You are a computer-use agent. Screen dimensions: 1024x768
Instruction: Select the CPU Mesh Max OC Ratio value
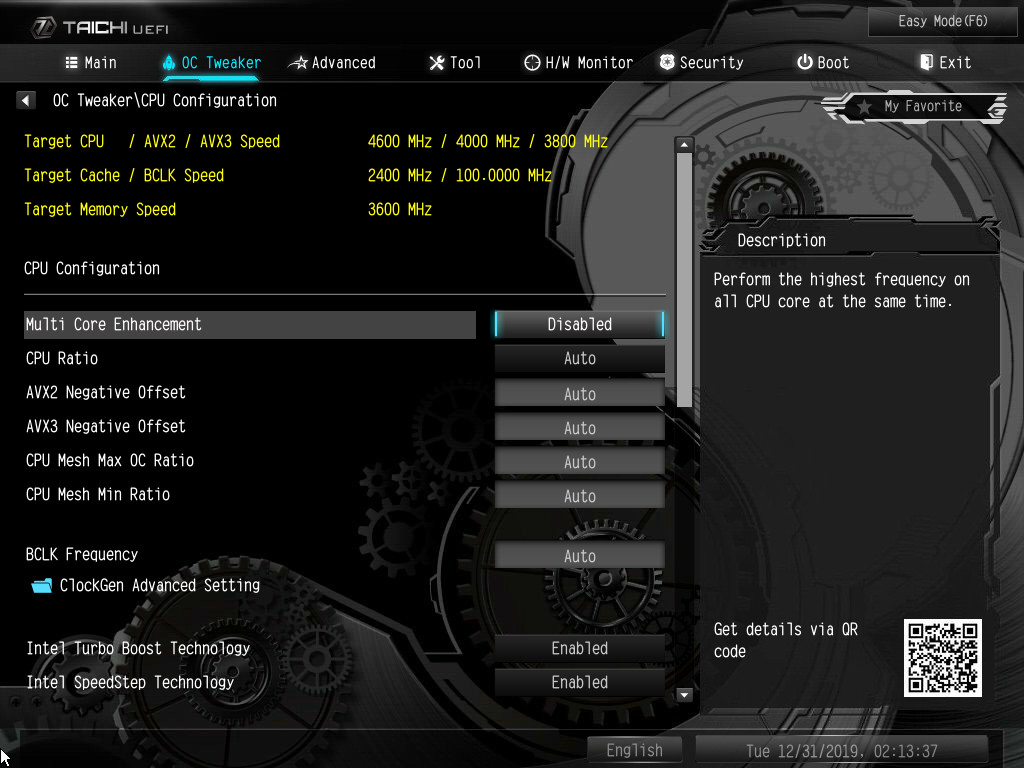tap(579, 462)
